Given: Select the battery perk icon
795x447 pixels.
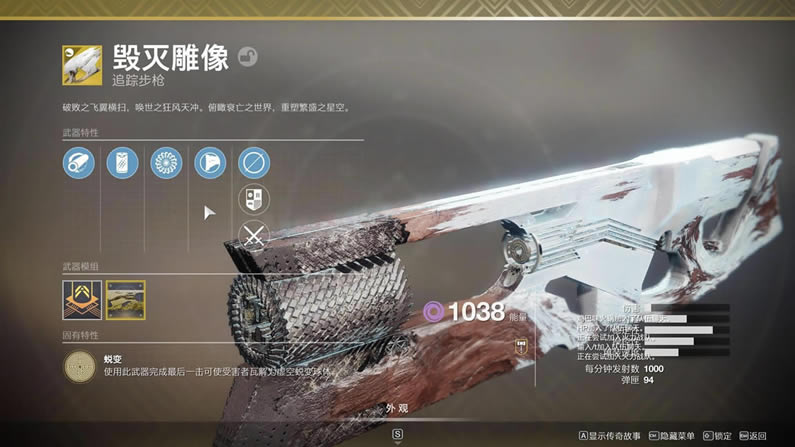Looking at the screenshot, I should [x=123, y=163].
